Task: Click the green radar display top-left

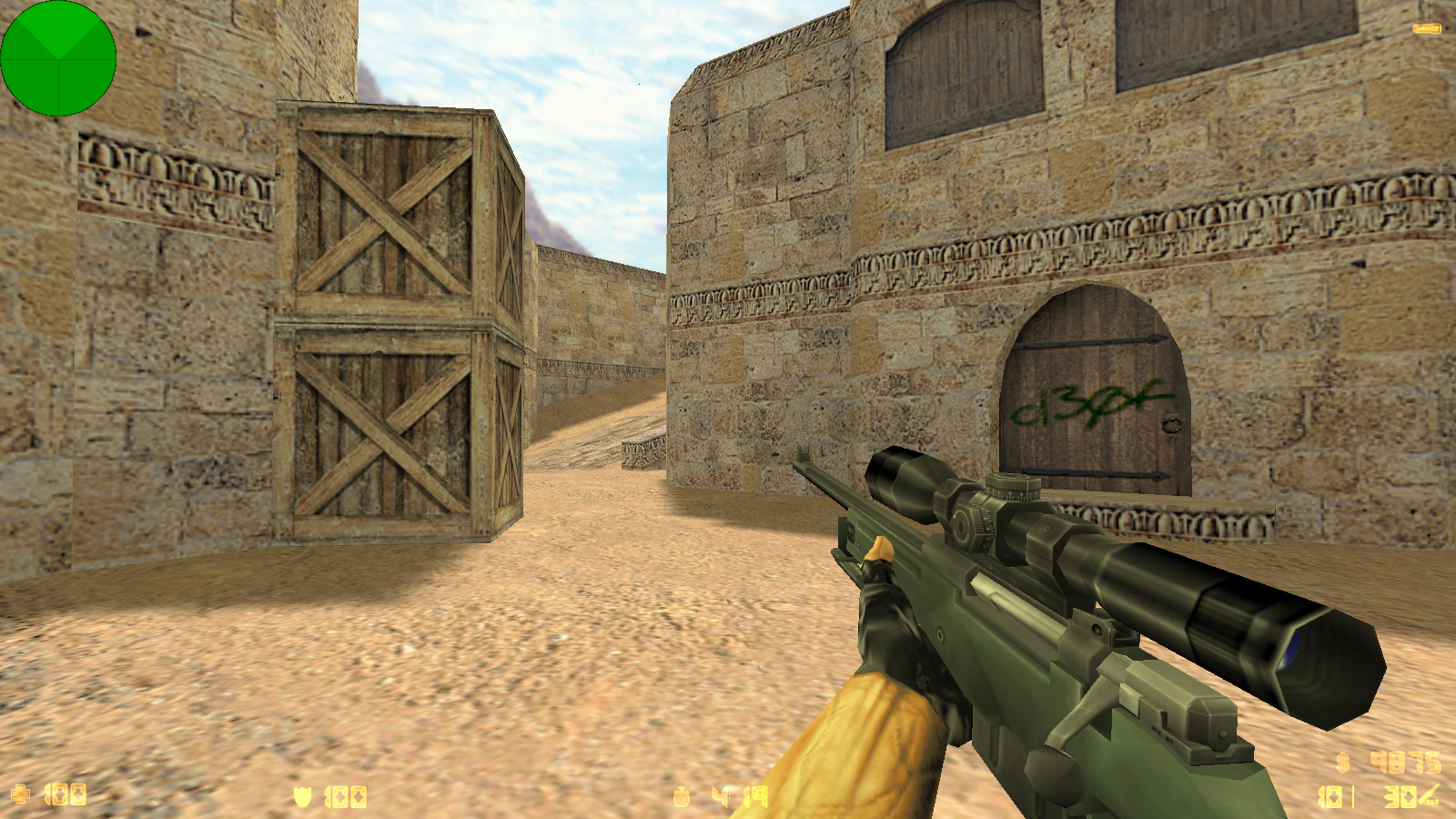Action: (x=60, y=58)
